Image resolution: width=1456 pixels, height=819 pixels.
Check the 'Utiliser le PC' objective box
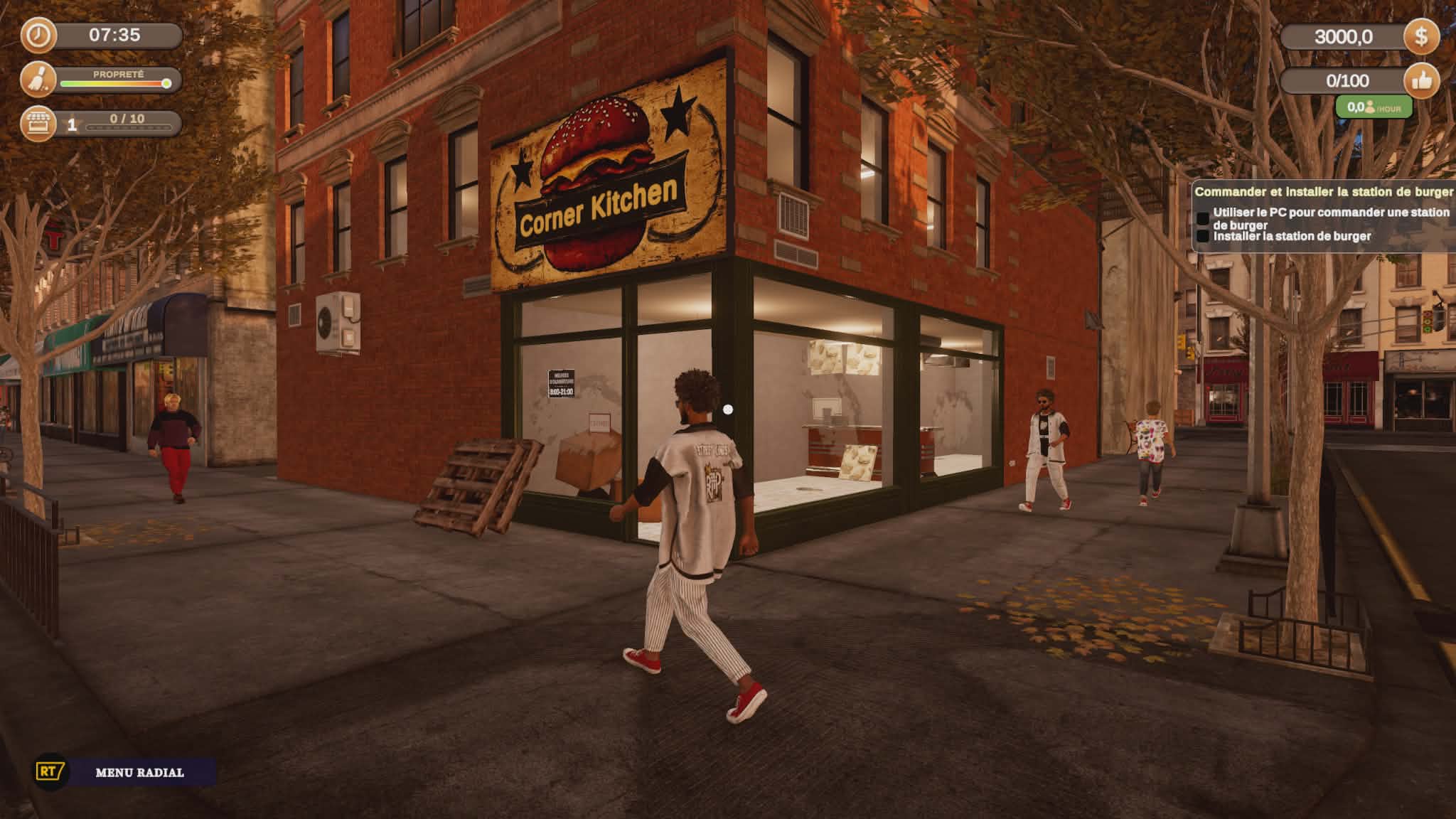point(1203,218)
